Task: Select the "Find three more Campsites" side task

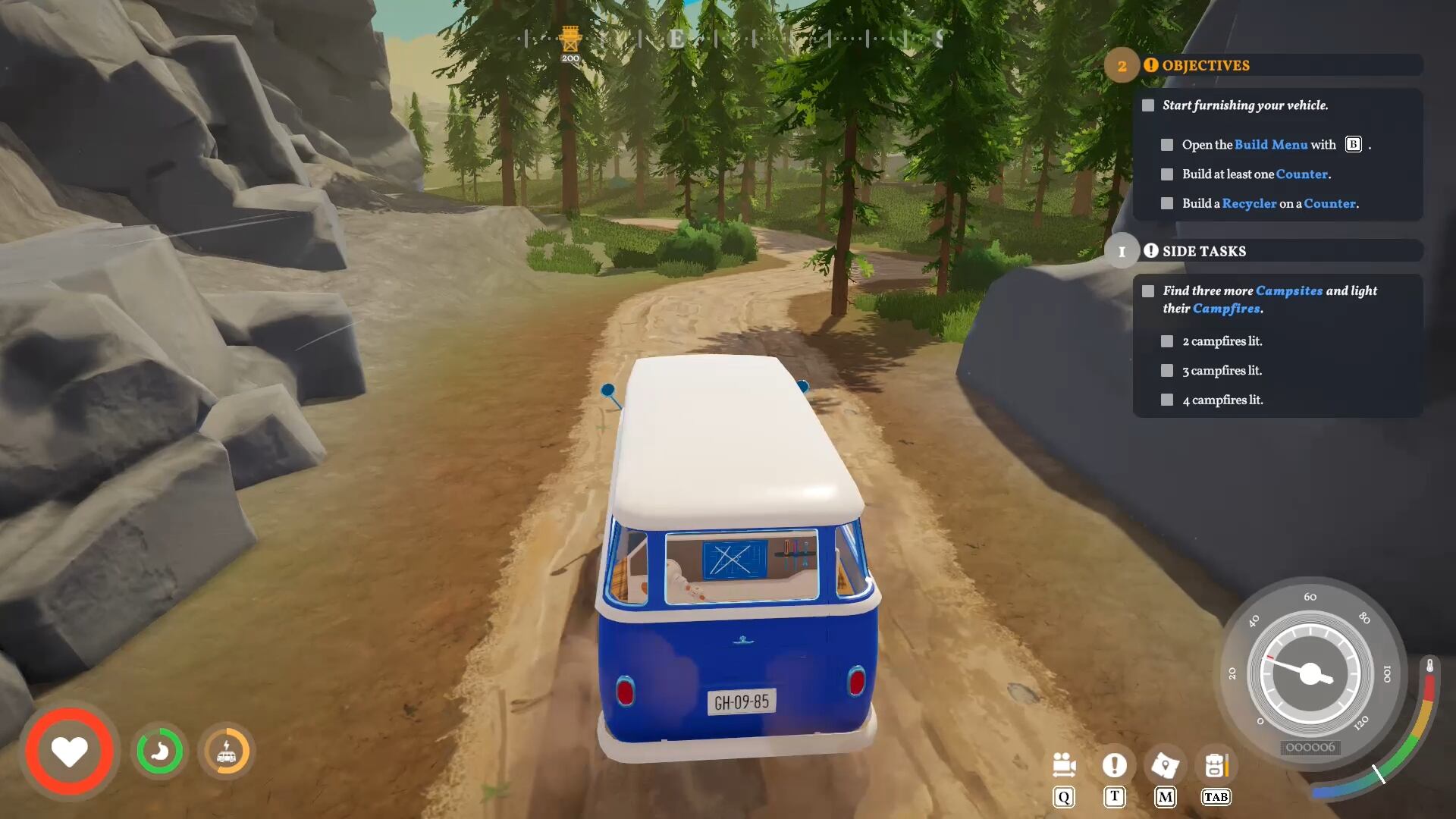Action: click(1269, 300)
